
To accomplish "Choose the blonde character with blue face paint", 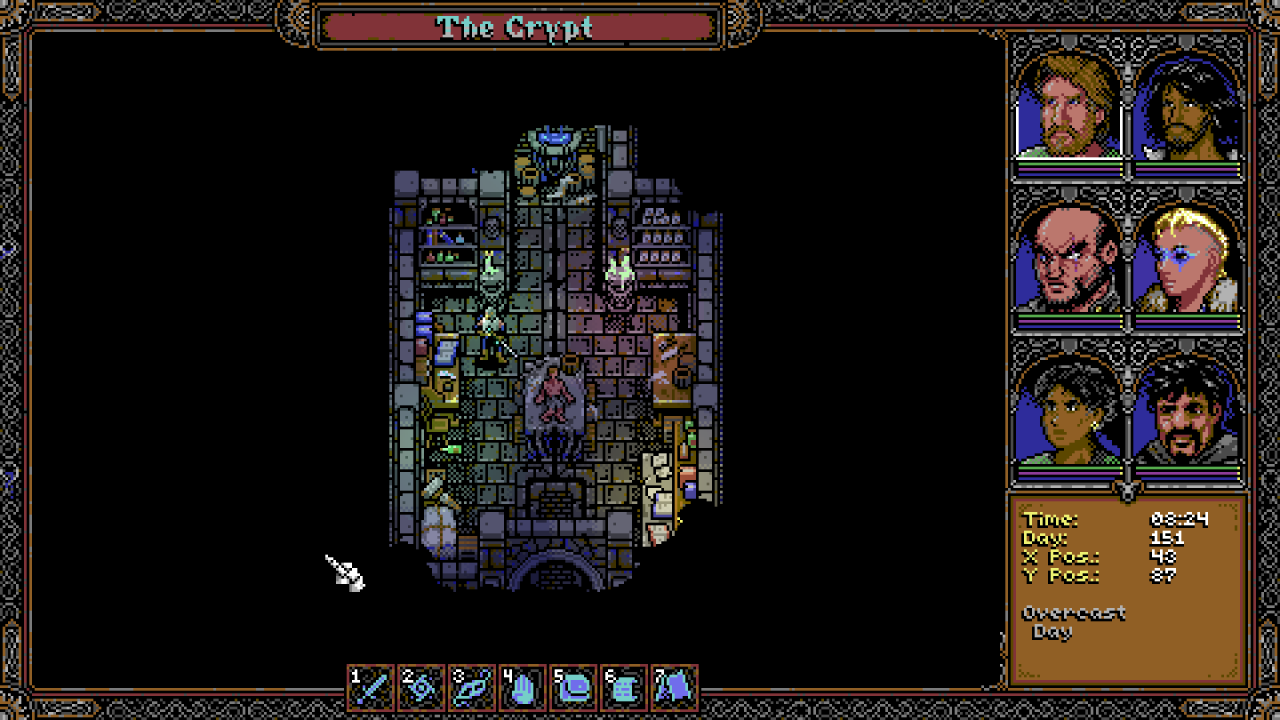I will click(1189, 260).
